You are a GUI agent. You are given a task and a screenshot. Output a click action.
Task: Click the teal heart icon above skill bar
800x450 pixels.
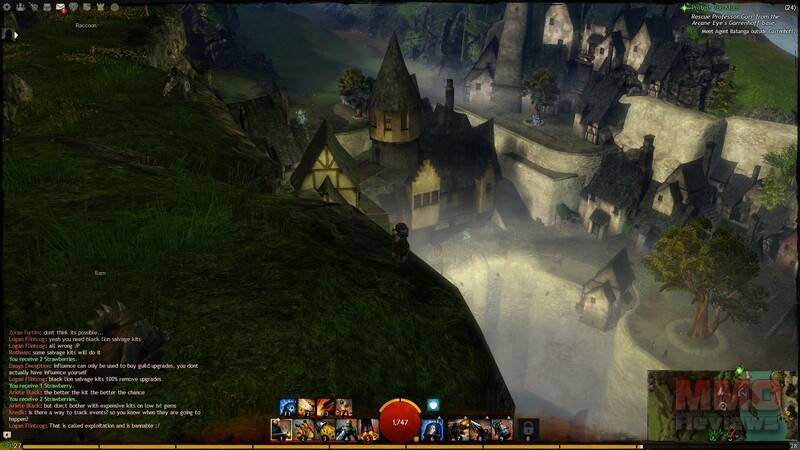point(434,405)
